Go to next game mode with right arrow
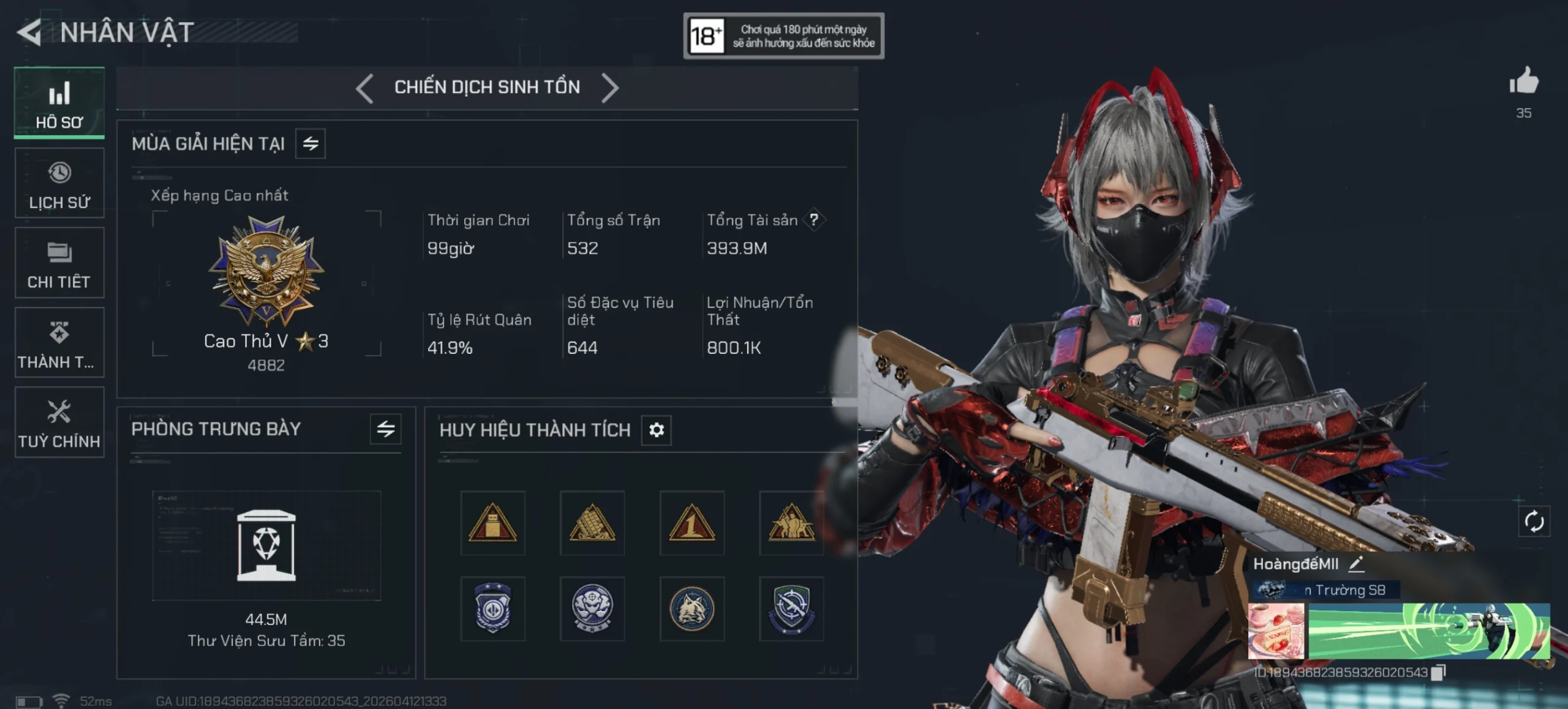1568x709 pixels. coord(610,88)
